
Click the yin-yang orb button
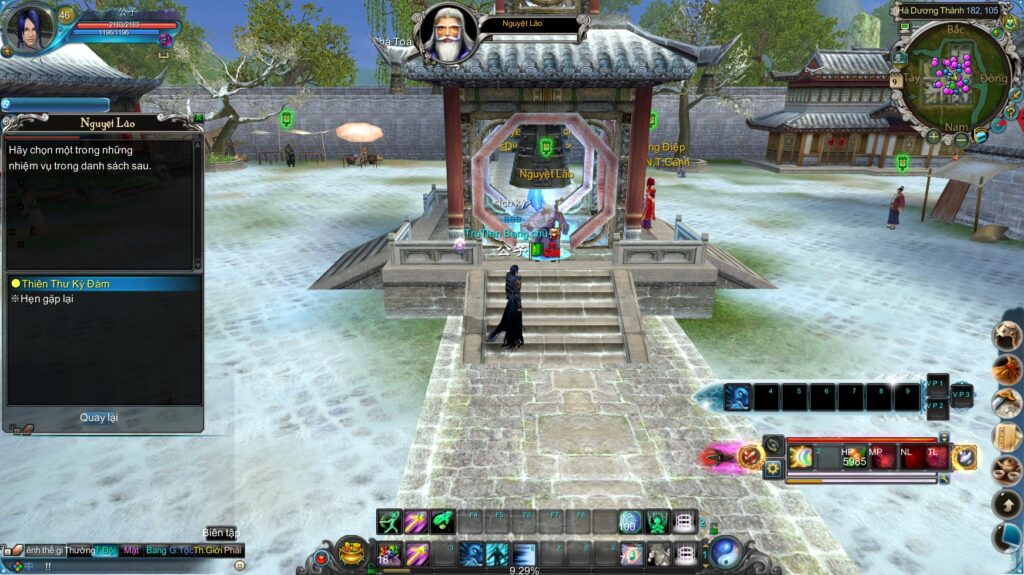point(726,553)
